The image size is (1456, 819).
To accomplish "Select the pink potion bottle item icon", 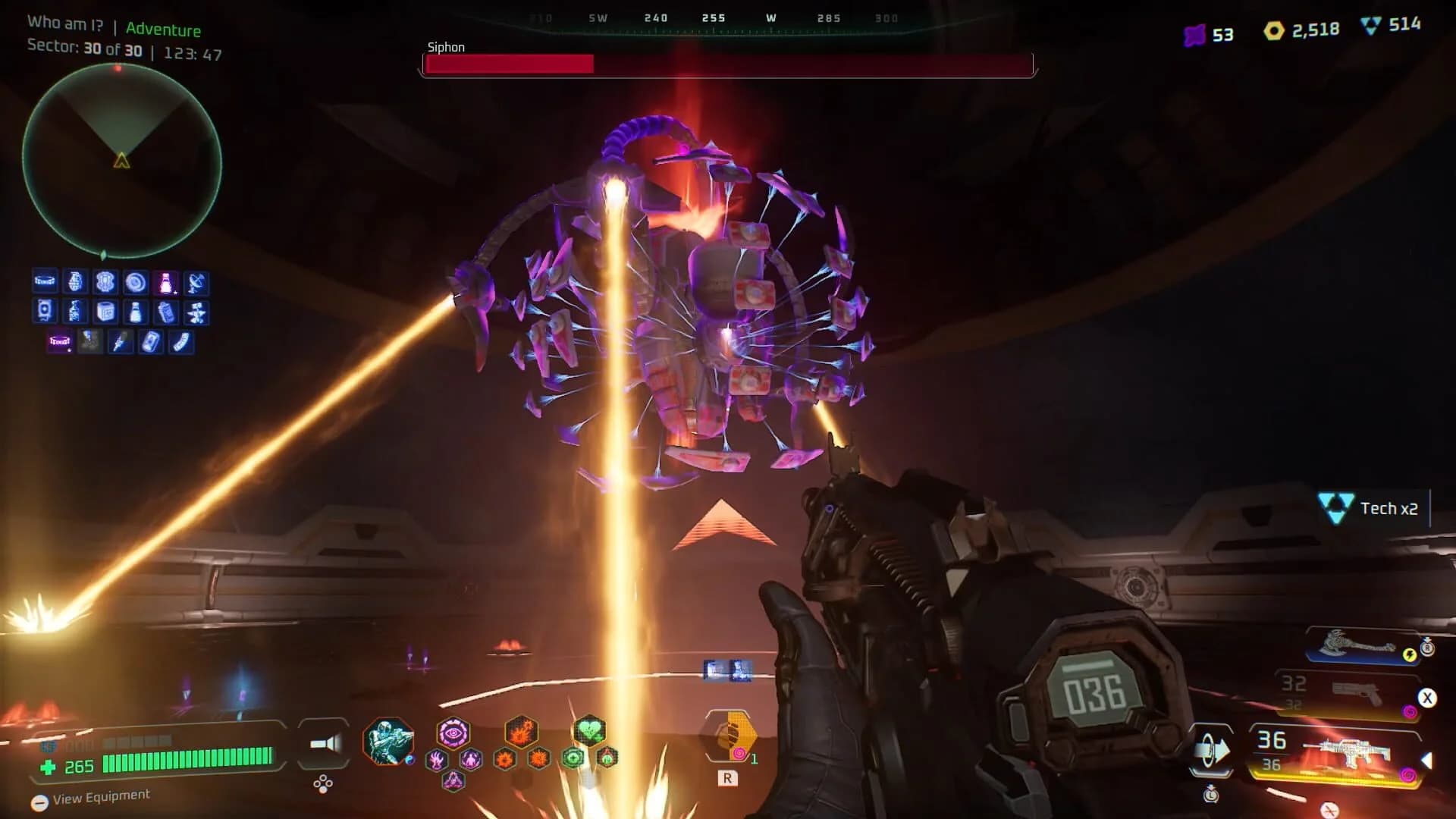I will 167,283.
